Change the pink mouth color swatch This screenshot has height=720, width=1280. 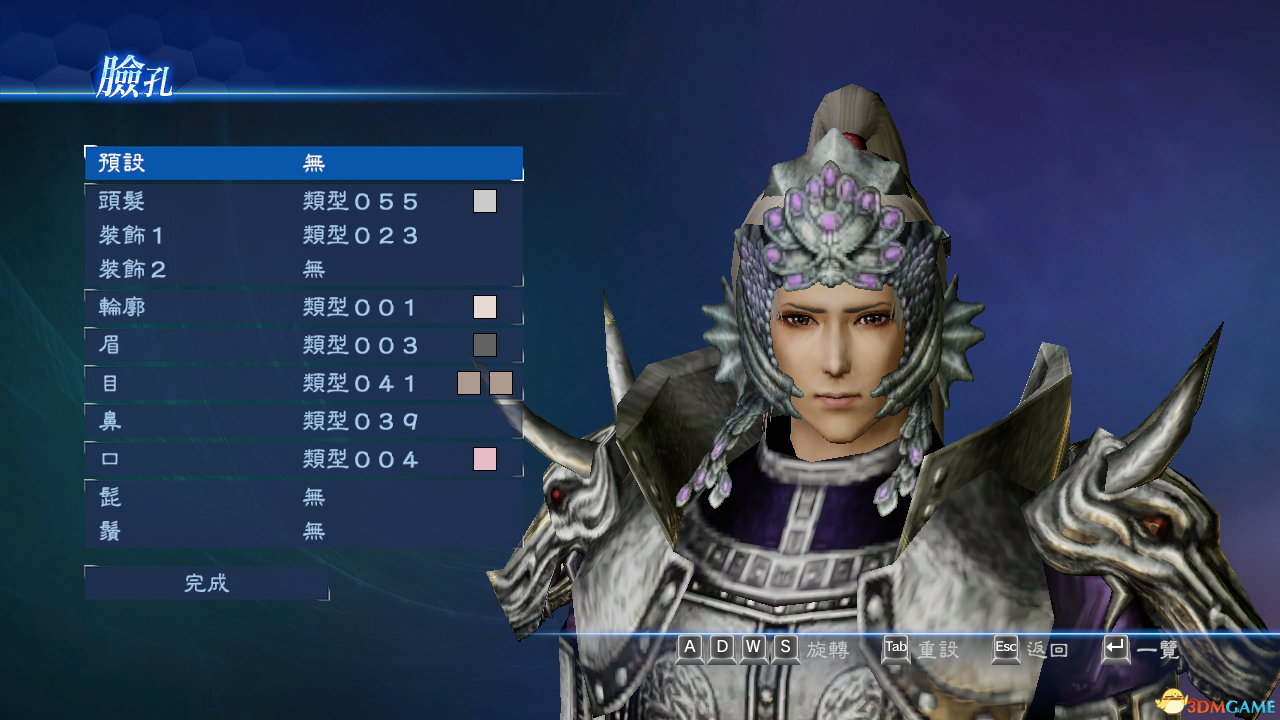pos(485,459)
